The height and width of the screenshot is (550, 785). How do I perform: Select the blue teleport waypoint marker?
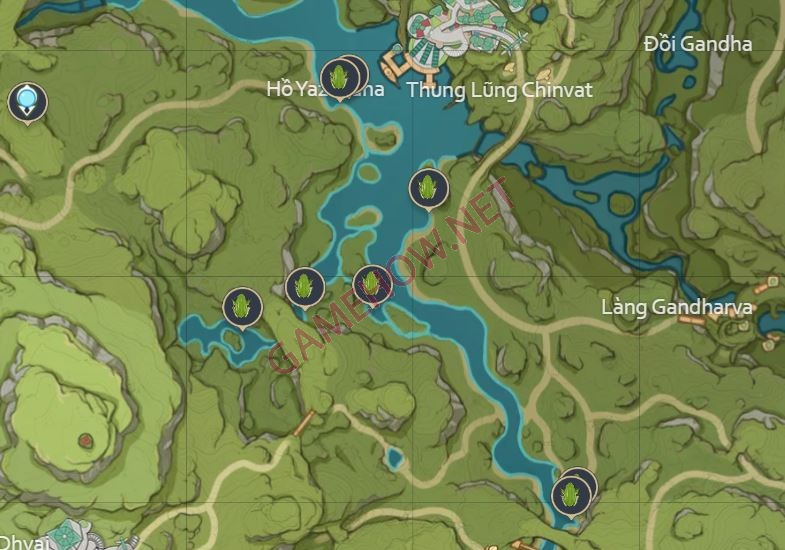(27, 100)
